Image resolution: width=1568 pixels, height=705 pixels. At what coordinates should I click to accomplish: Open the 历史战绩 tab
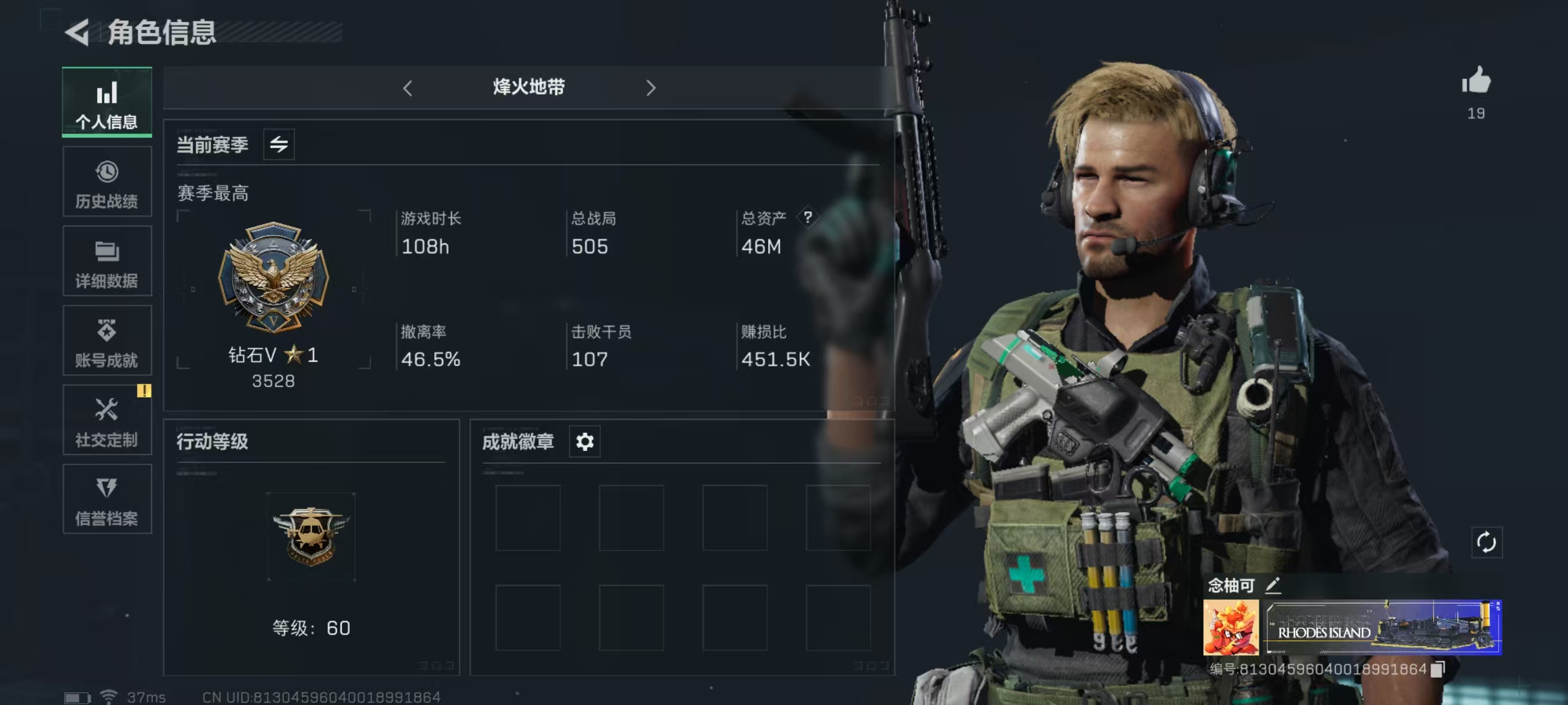(x=106, y=182)
